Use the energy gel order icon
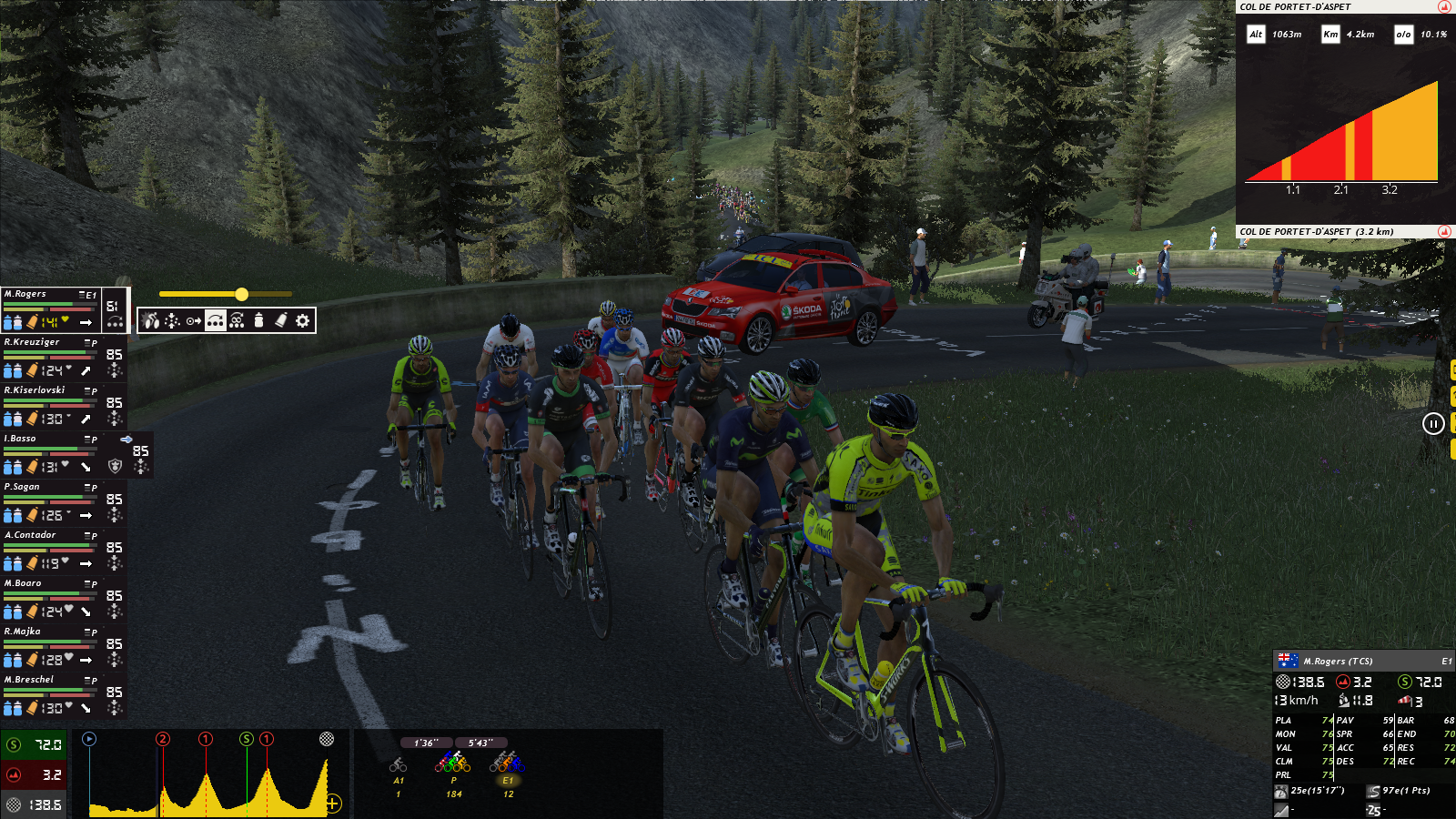 [x=281, y=320]
